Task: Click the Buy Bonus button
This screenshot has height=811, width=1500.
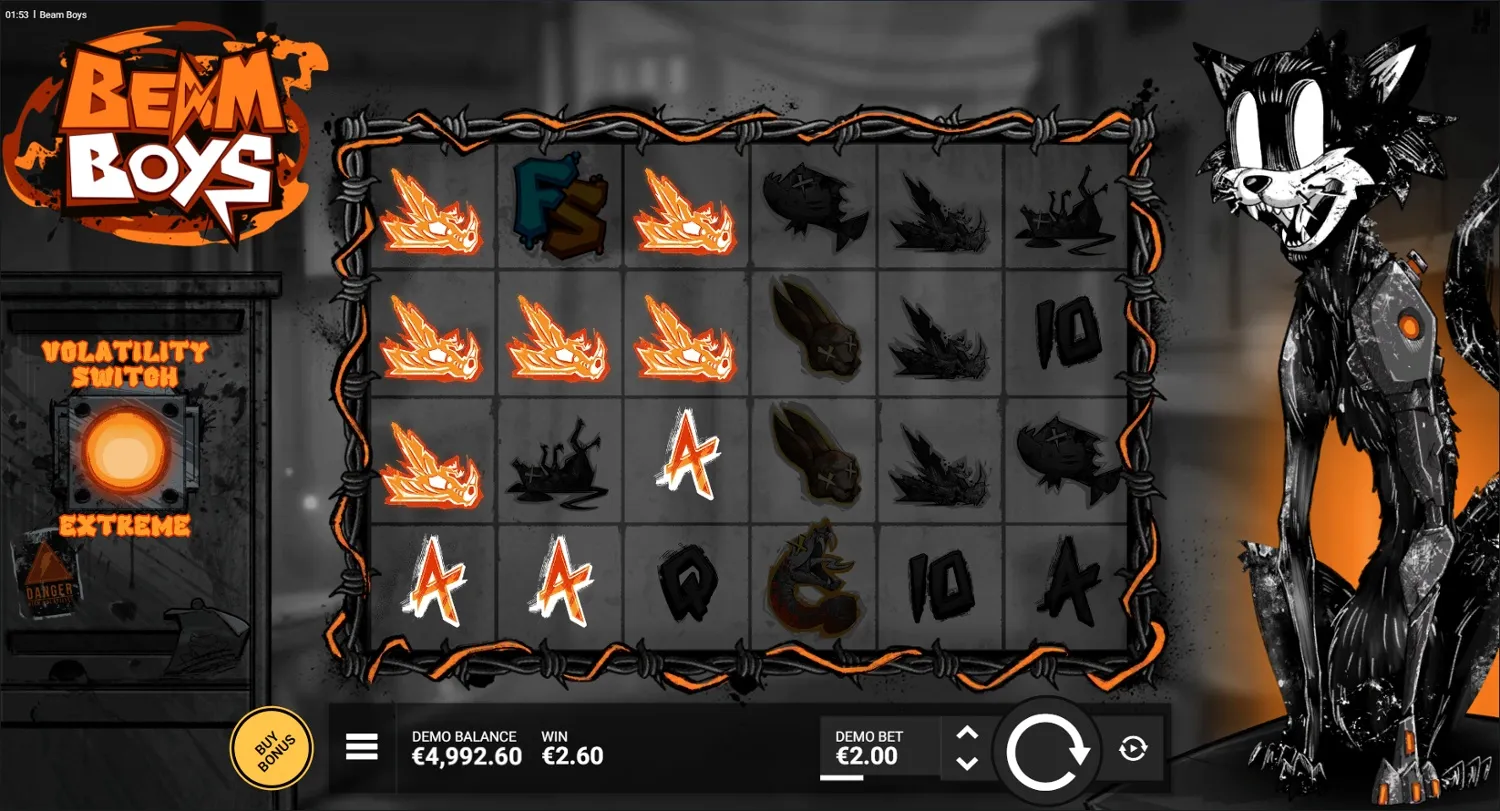Action: click(x=272, y=746)
